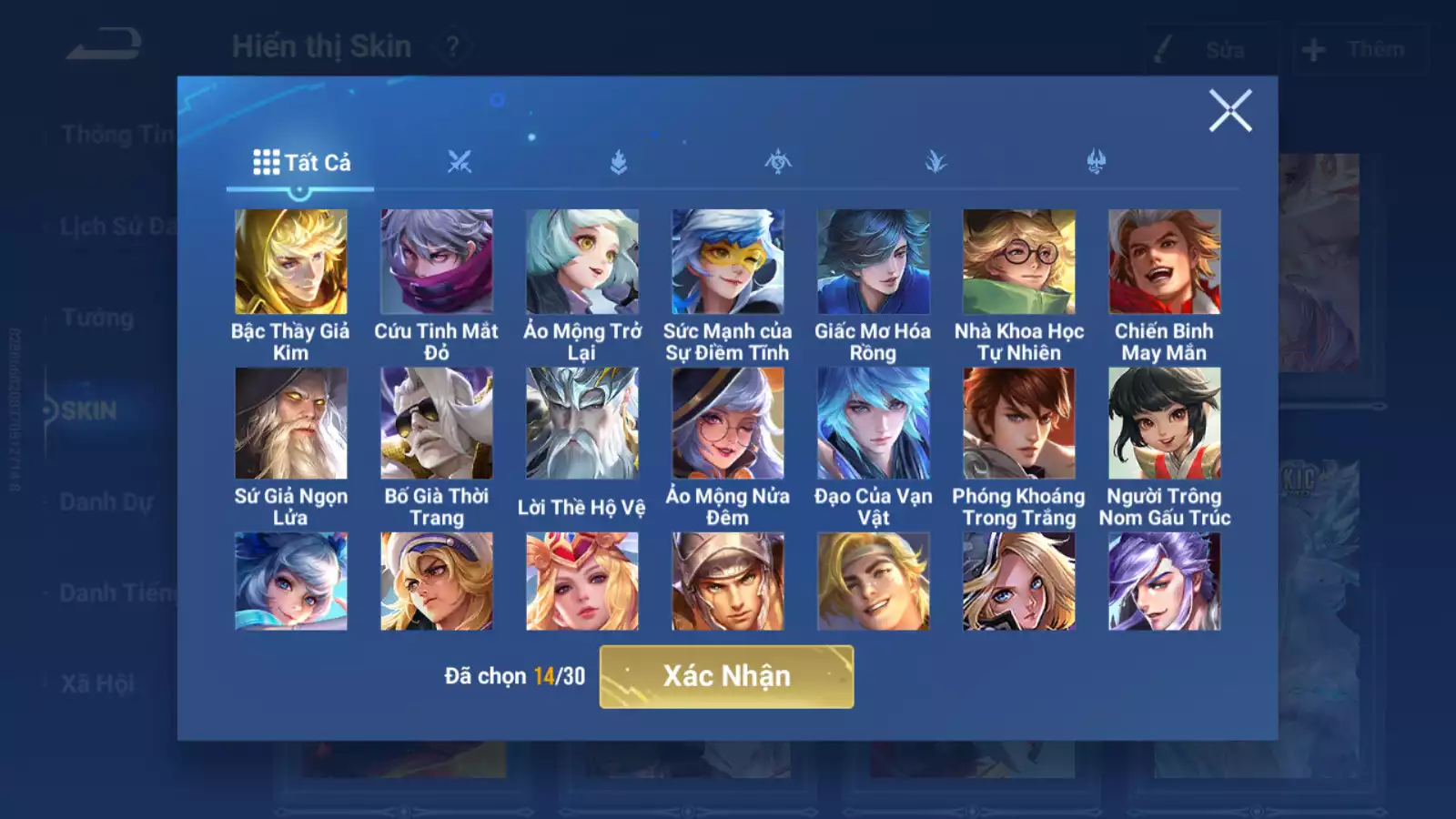The image size is (1456, 819).
Task: Open the trident class filter icon
Action: 1098,162
